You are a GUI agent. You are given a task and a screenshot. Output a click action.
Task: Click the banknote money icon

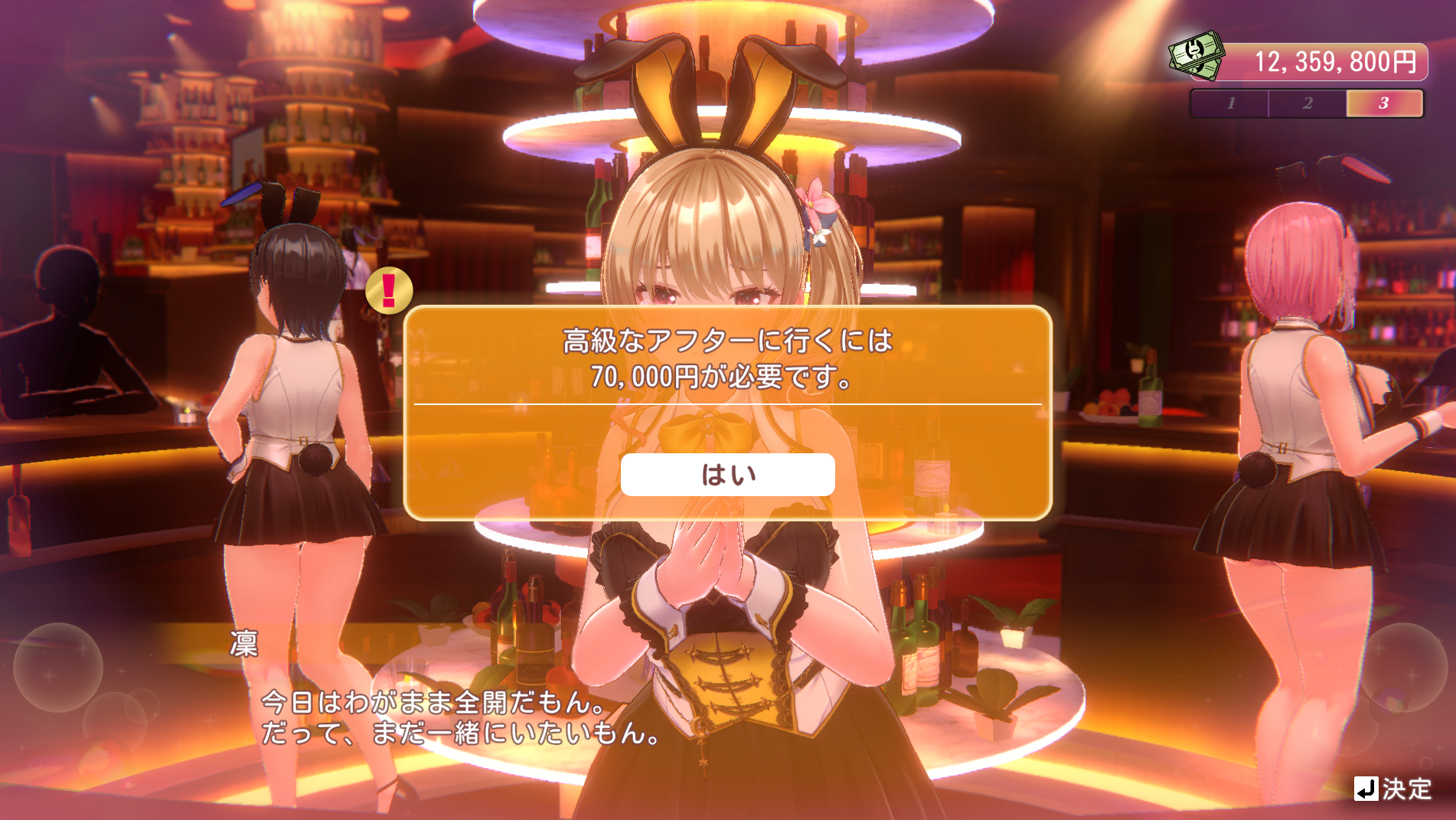[x=1195, y=54]
